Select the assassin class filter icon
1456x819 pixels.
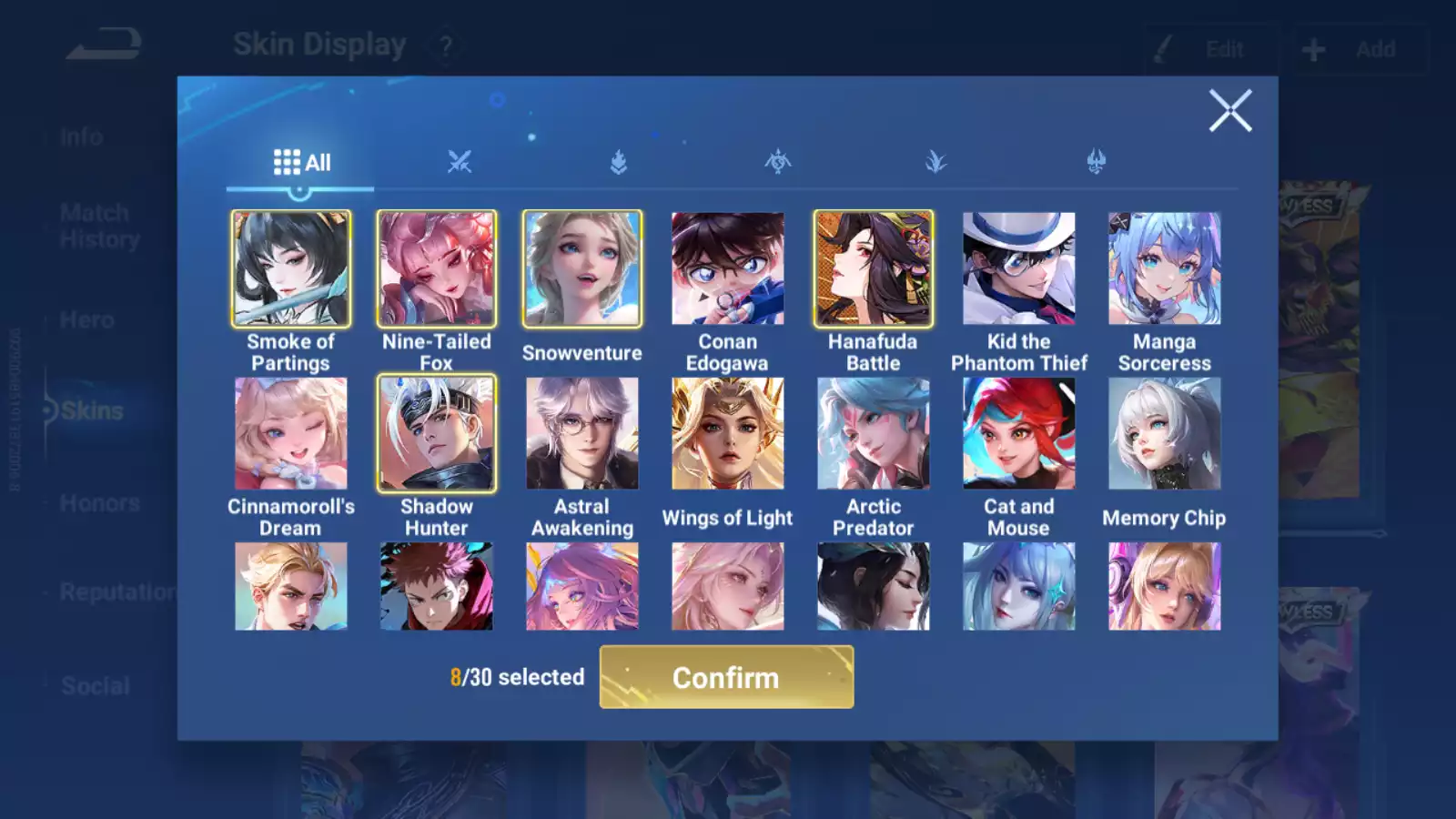coord(777,161)
